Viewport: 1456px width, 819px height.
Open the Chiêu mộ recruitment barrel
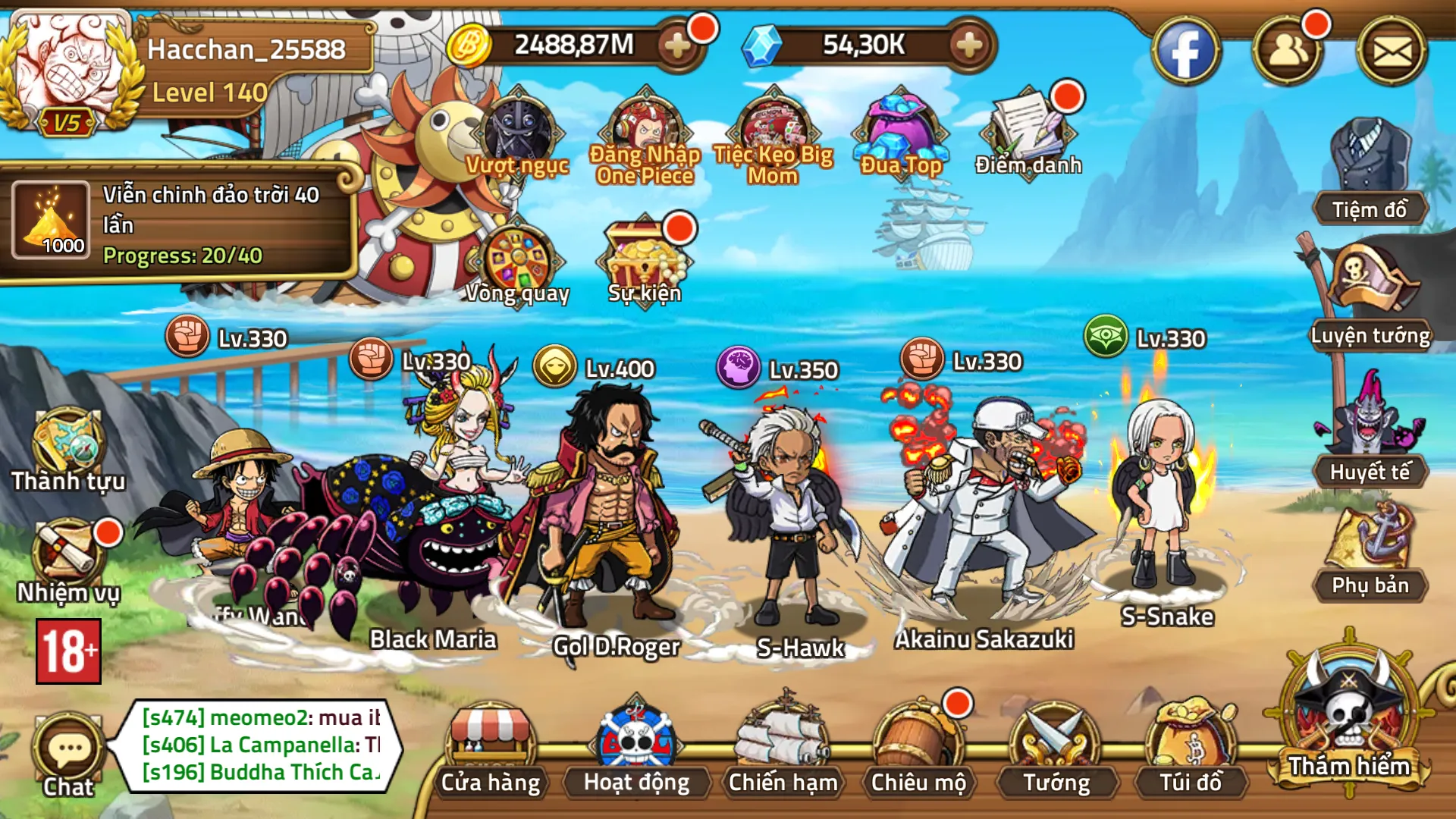click(918, 747)
